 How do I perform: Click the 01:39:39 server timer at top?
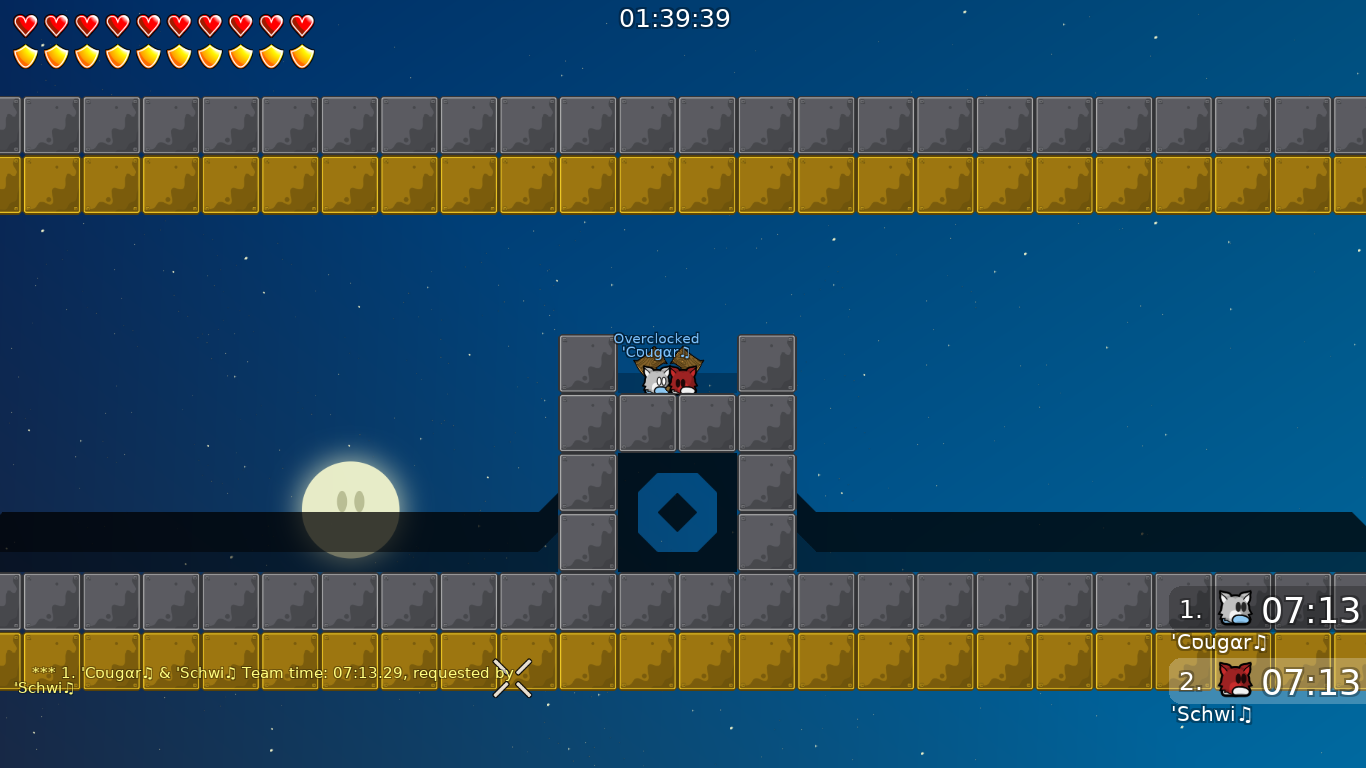coord(676,18)
